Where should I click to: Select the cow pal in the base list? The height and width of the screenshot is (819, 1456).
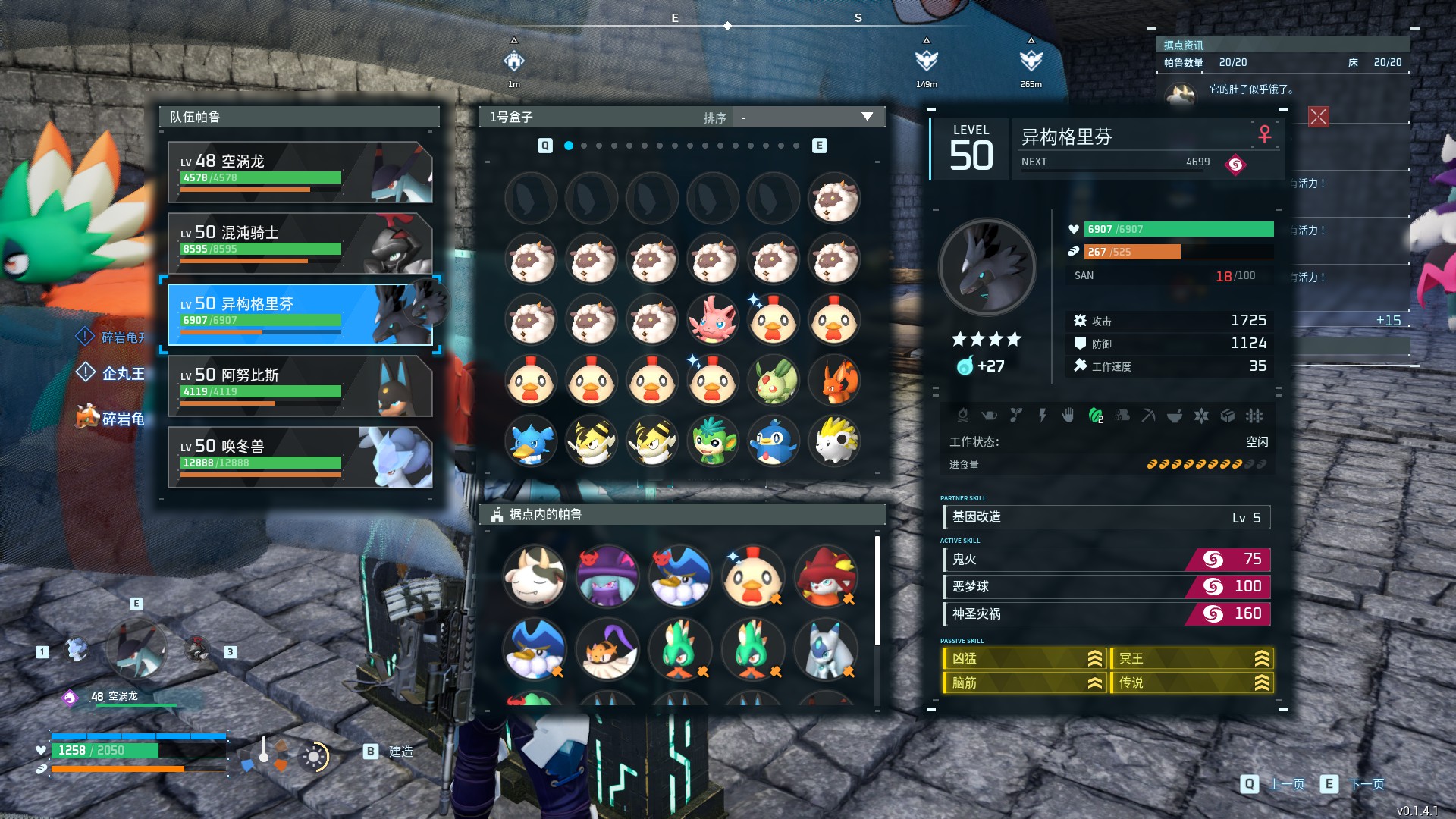535,577
